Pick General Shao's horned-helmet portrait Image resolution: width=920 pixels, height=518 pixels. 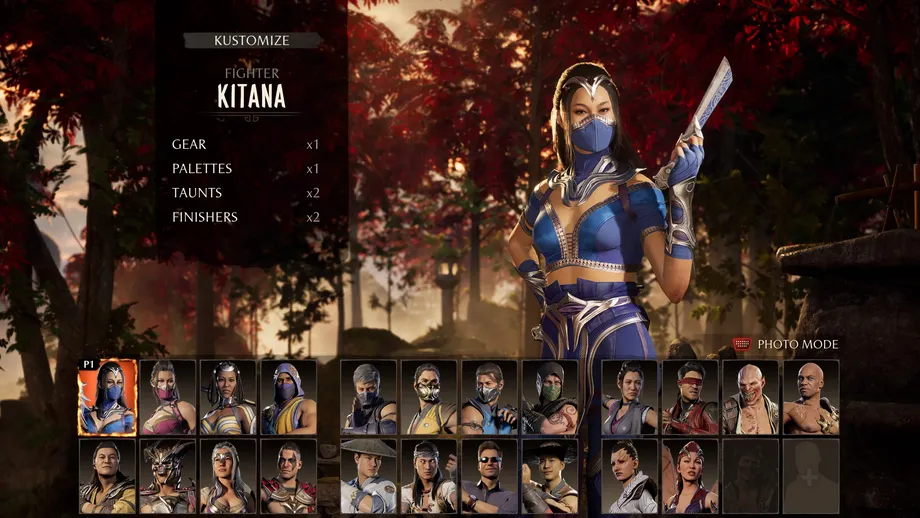click(168, 476)
